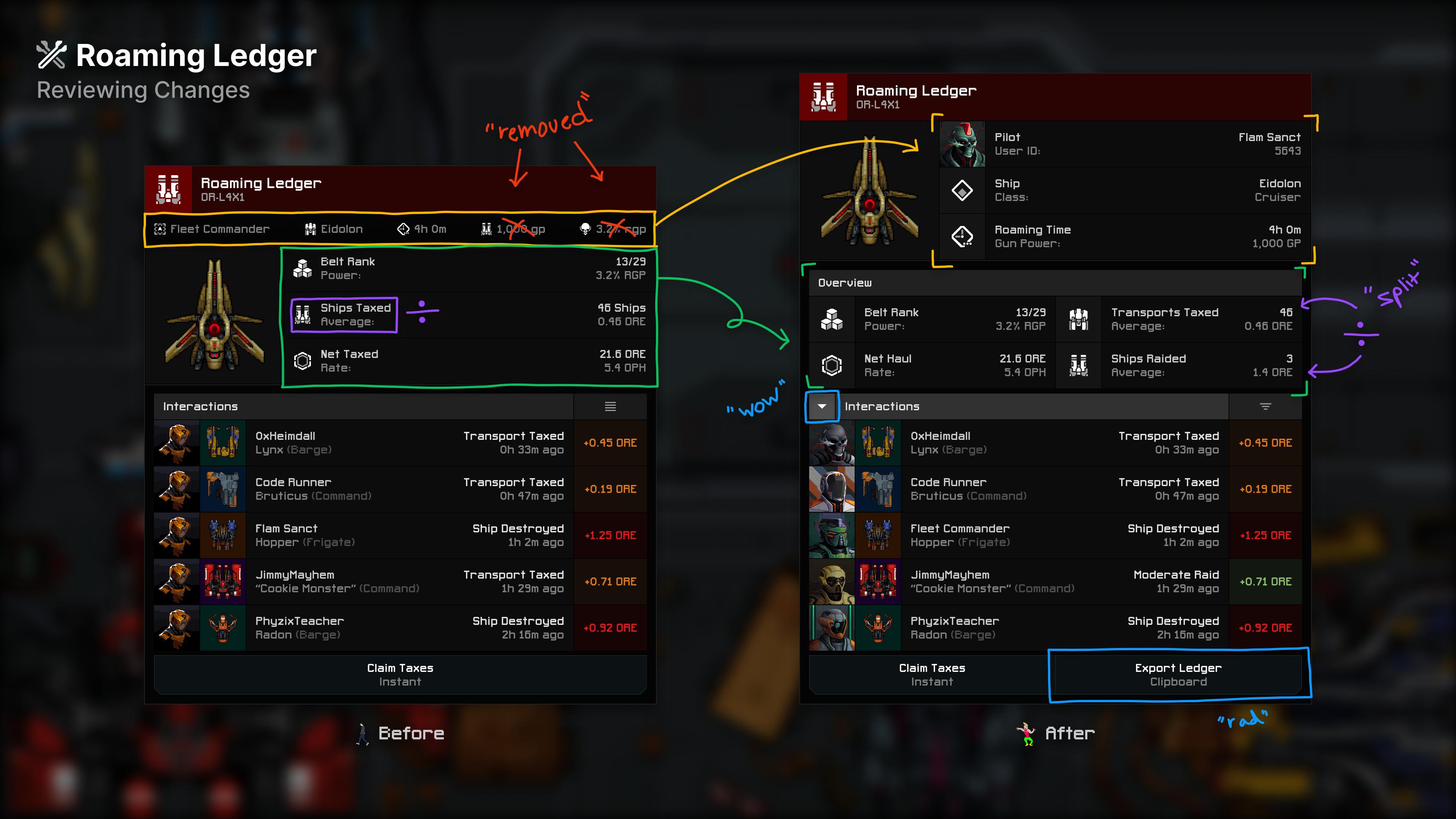Select the Overview section header
Viewport: 1456px width, 819px height.
point(845,282)
